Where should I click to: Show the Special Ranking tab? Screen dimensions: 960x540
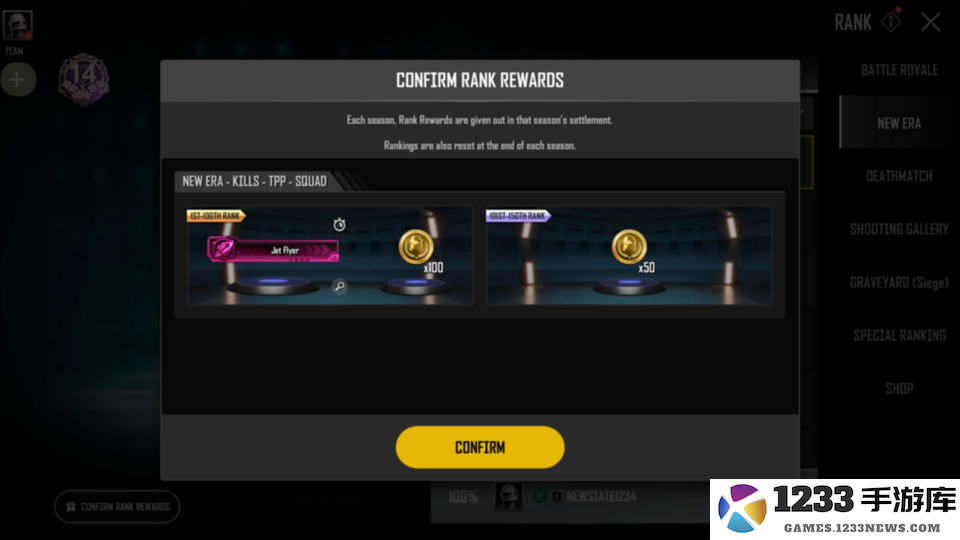point(899,335)
